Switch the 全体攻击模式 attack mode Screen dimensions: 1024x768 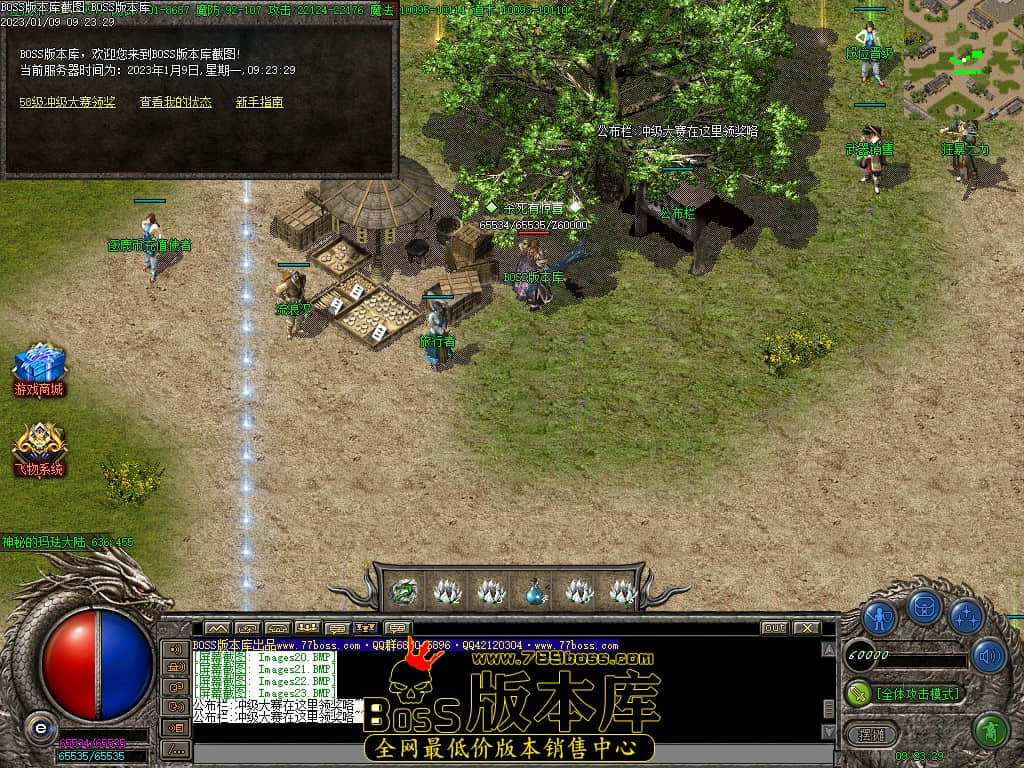coord(905,693)
